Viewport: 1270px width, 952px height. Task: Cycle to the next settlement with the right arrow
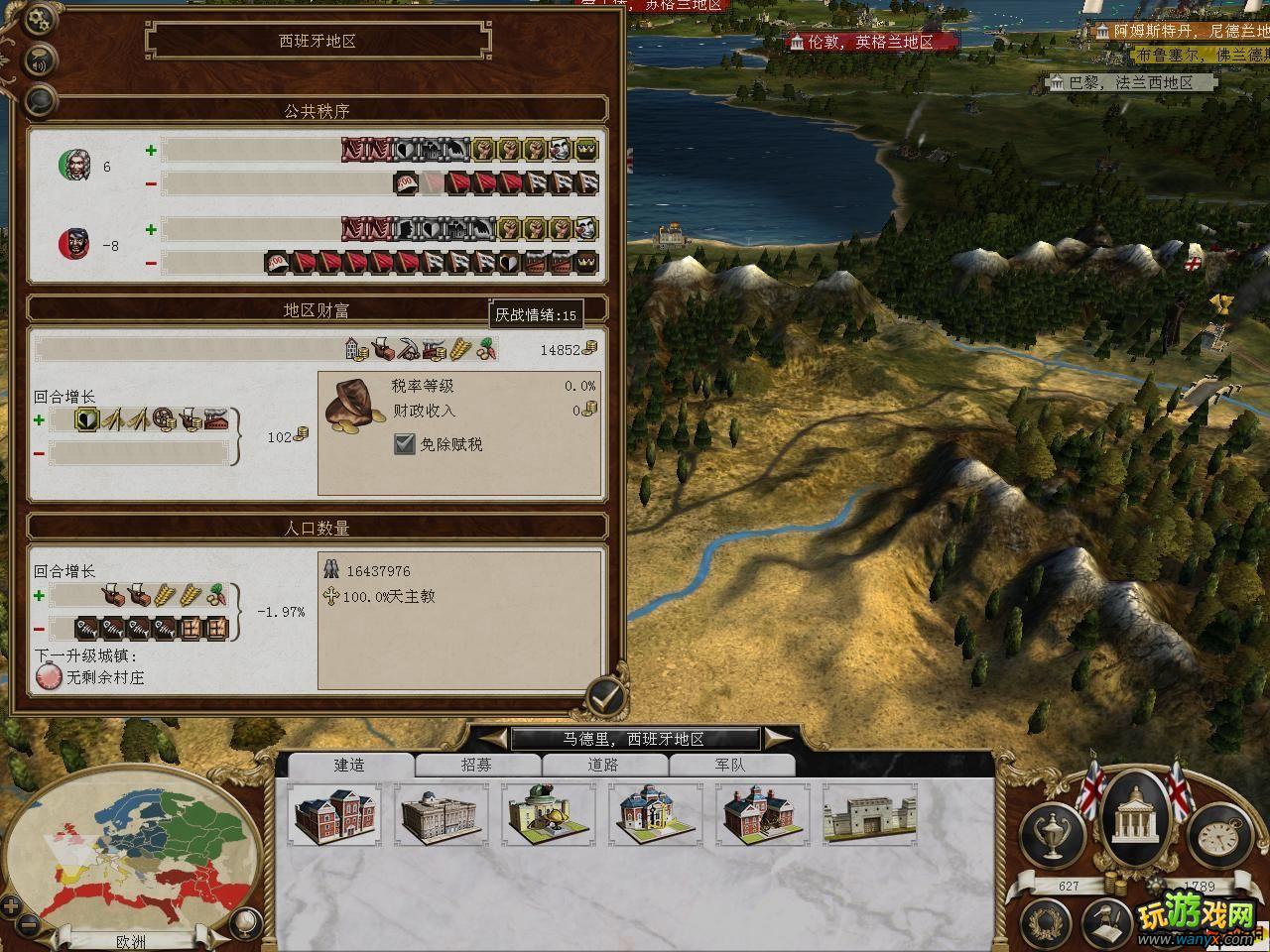point(779,738)
